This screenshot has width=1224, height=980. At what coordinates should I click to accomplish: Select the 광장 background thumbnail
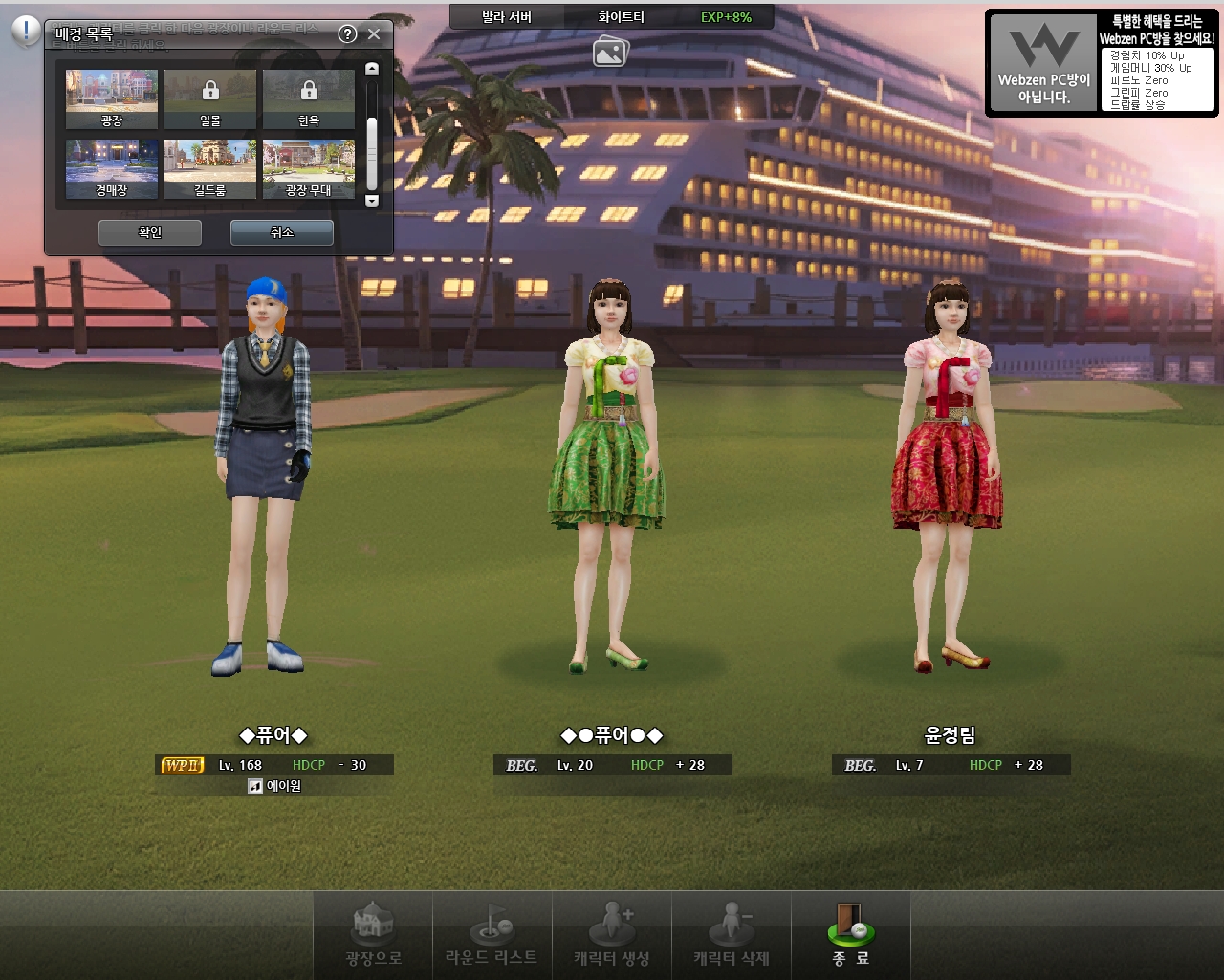coord(112,98)
